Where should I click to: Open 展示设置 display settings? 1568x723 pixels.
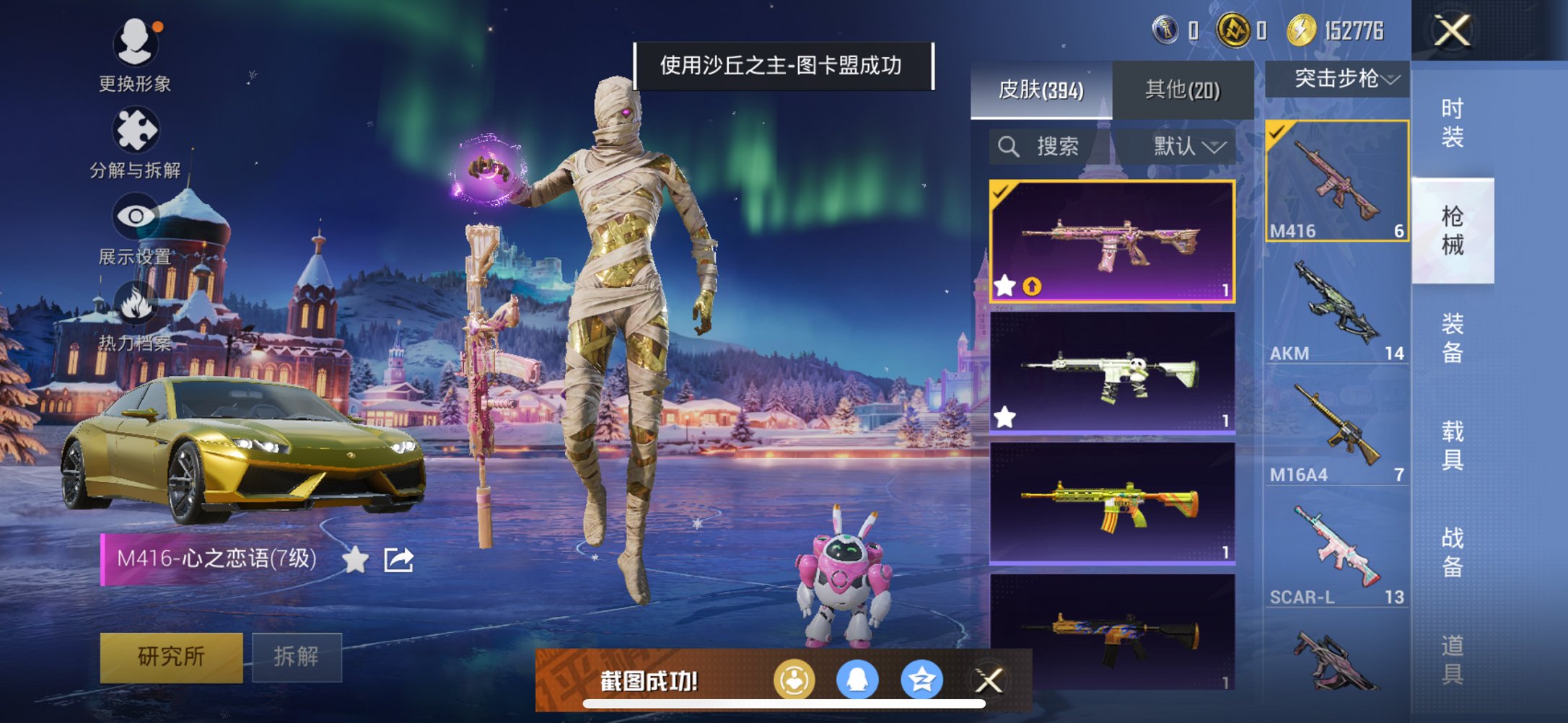pos(137,216)
